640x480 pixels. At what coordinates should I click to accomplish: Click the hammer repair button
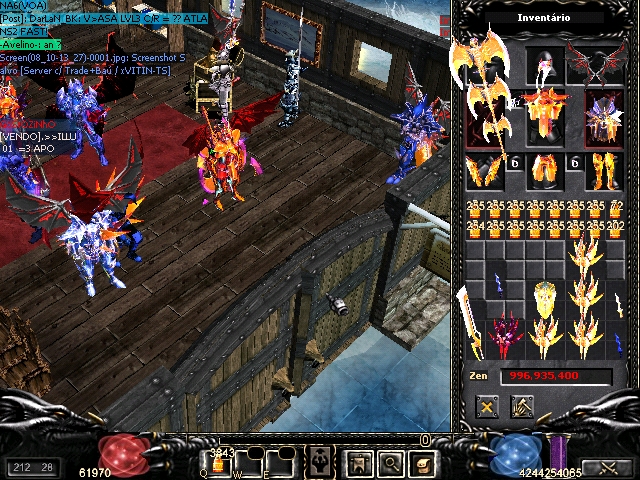tap(521, 407)
